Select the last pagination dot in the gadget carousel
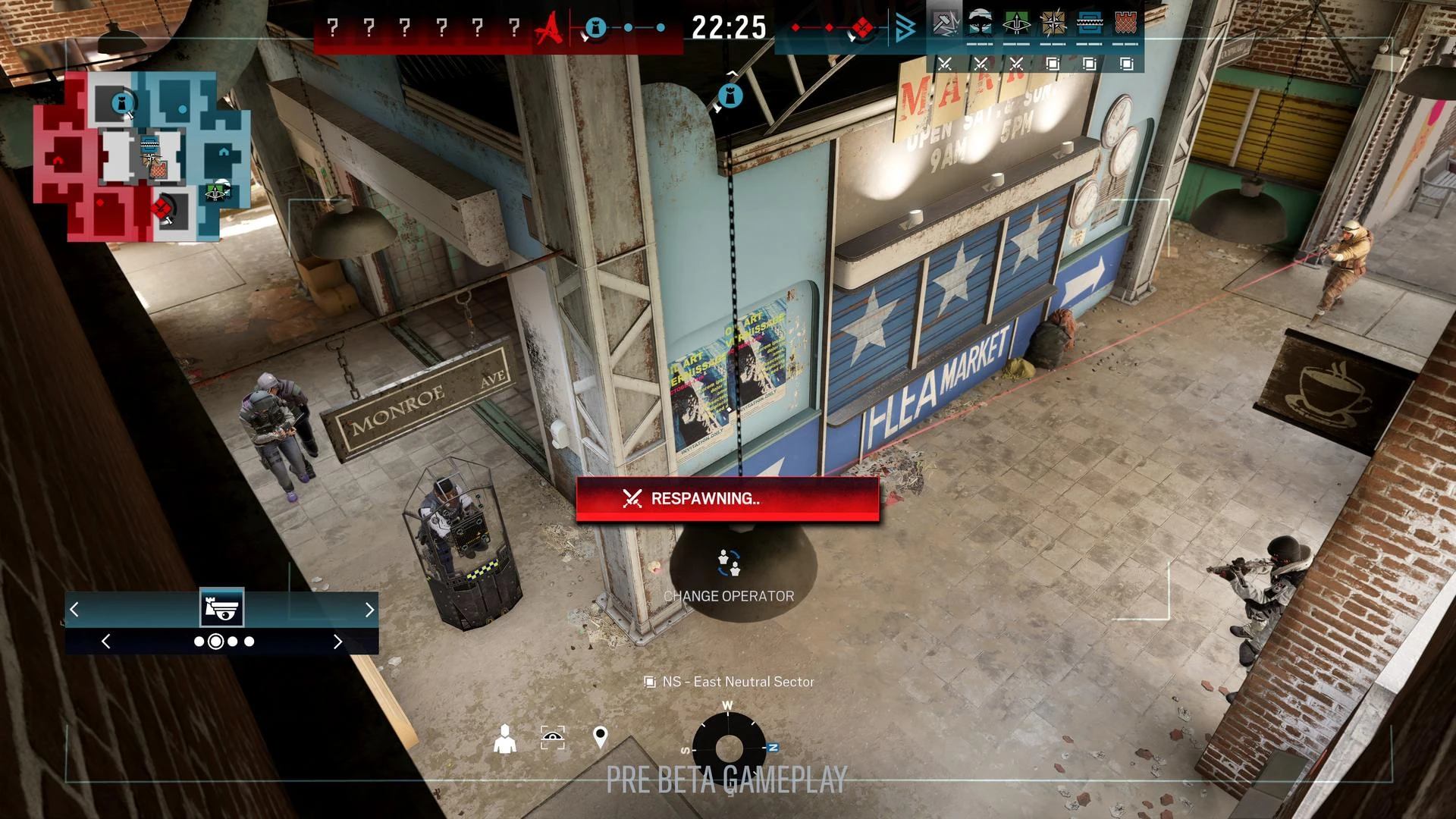The image size is (1456, 819). point(249,642)
